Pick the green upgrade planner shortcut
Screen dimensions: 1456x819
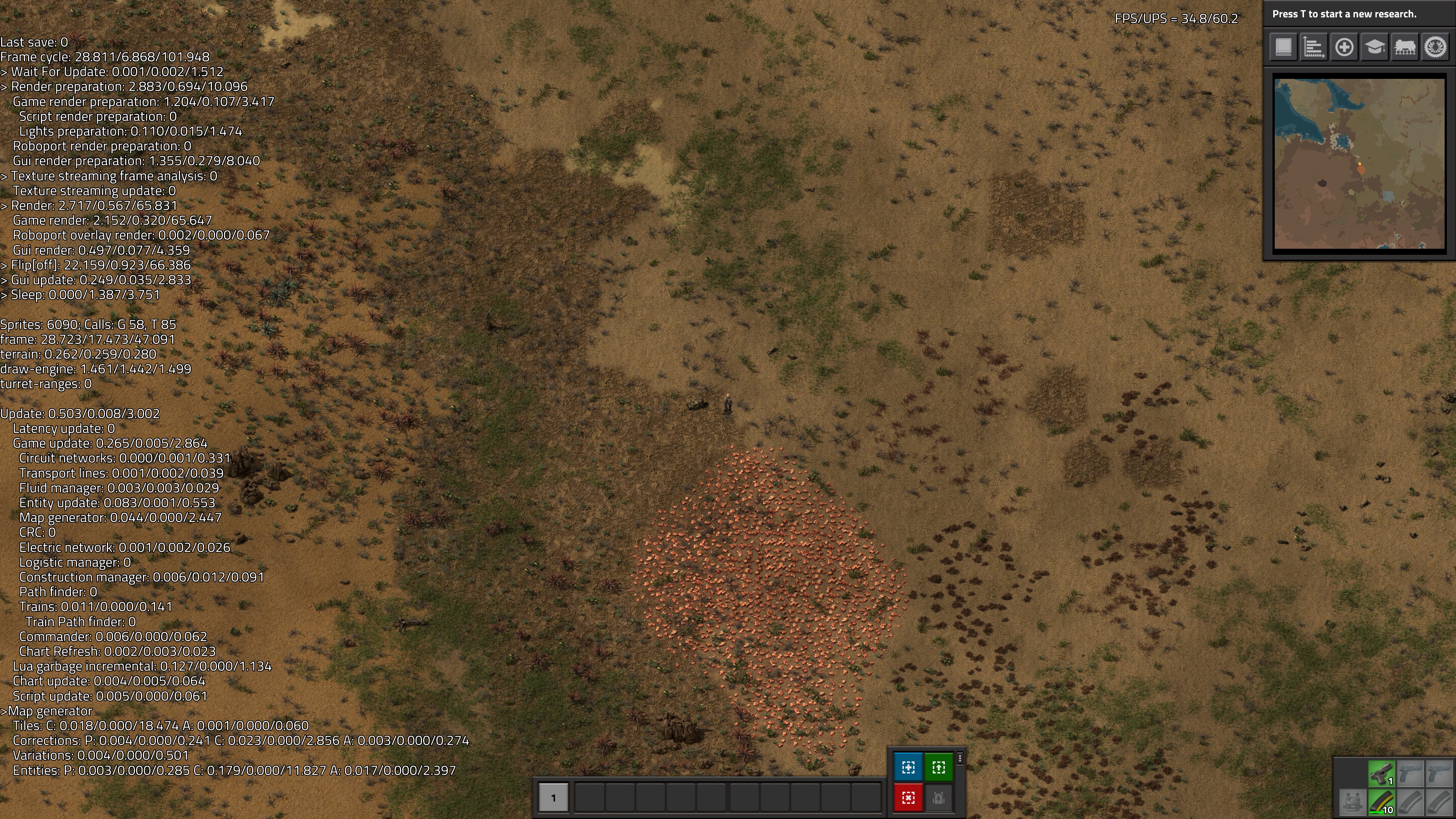tap(939, 767)
